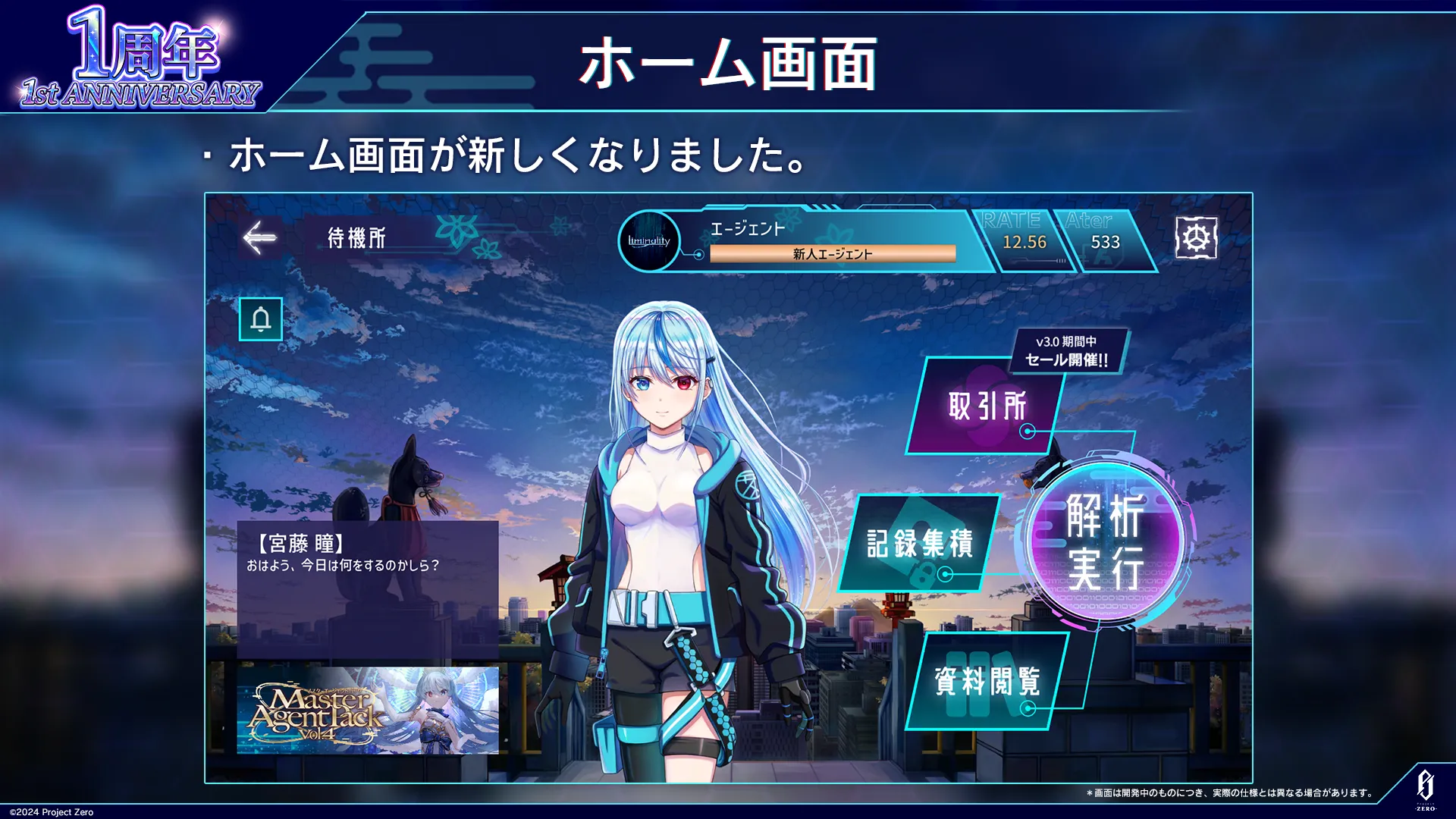Start 解析実行 from the circular button
This screenshot has width=1456, height=819.
pyautogui.click(x=1105, y=541)
